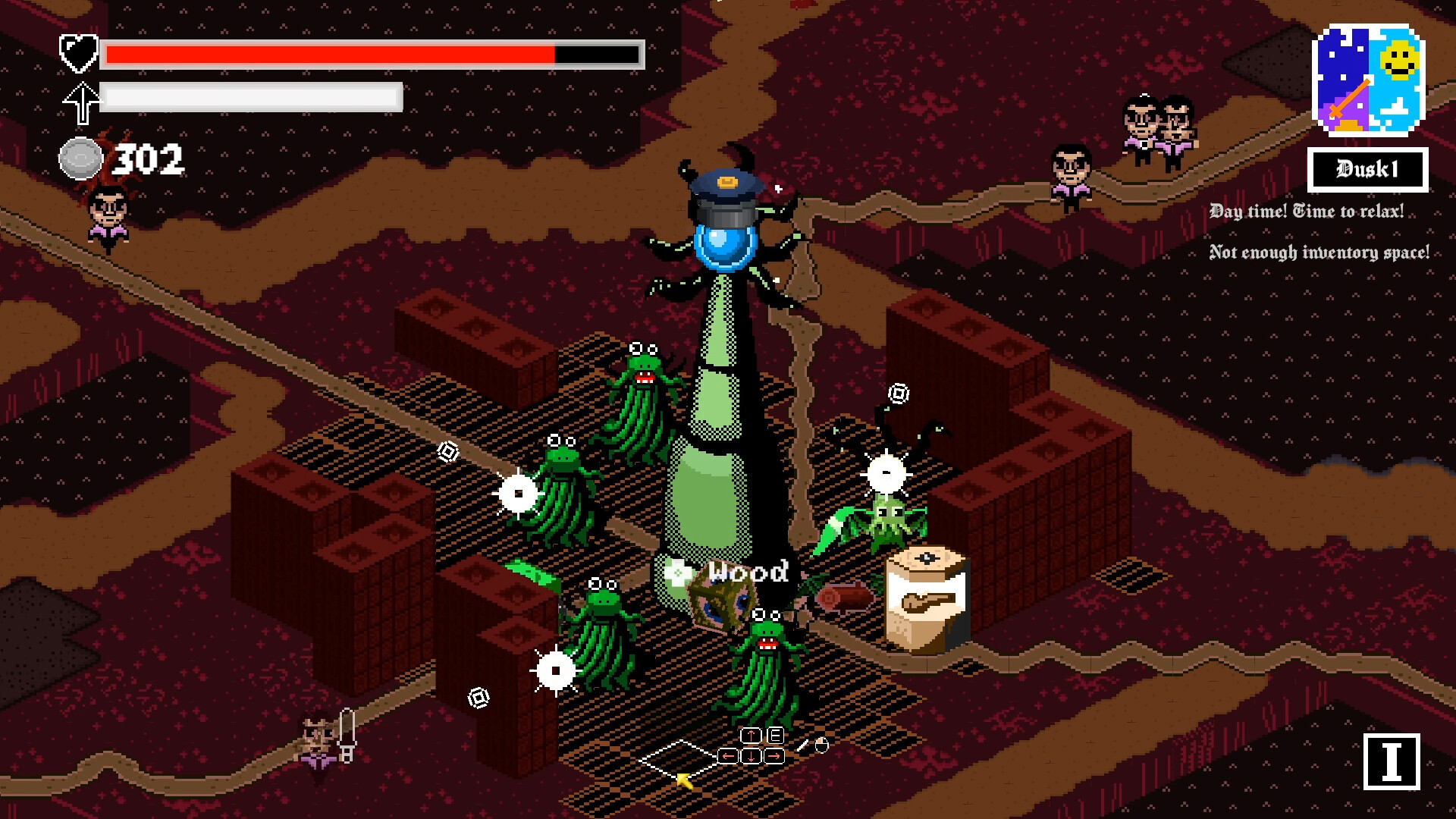Click the left arrow key hint
Image resolution: width=1456 pixels, height=819 pixels.
[728, 756]
